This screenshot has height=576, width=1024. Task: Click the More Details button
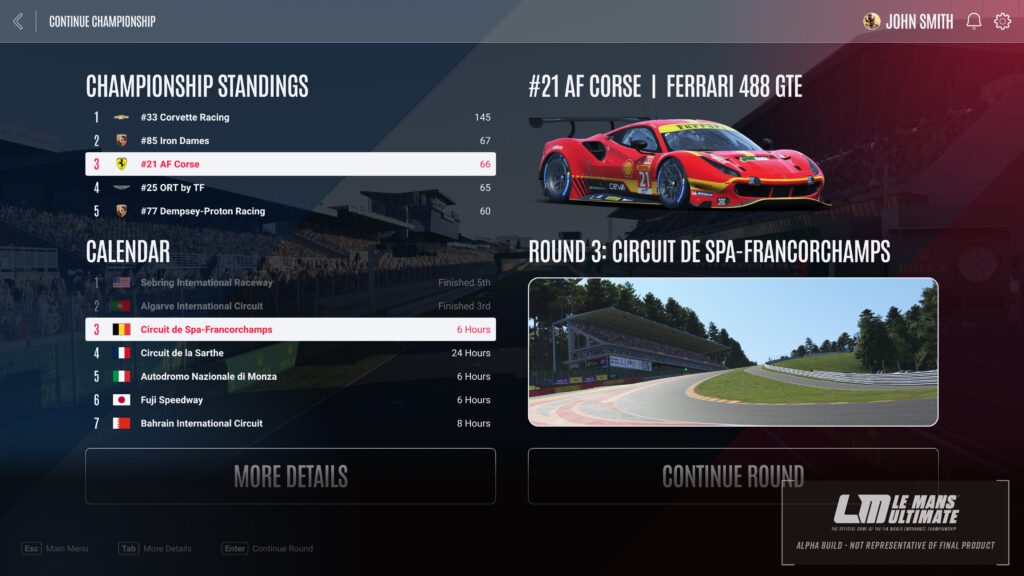tap(290, 476)
